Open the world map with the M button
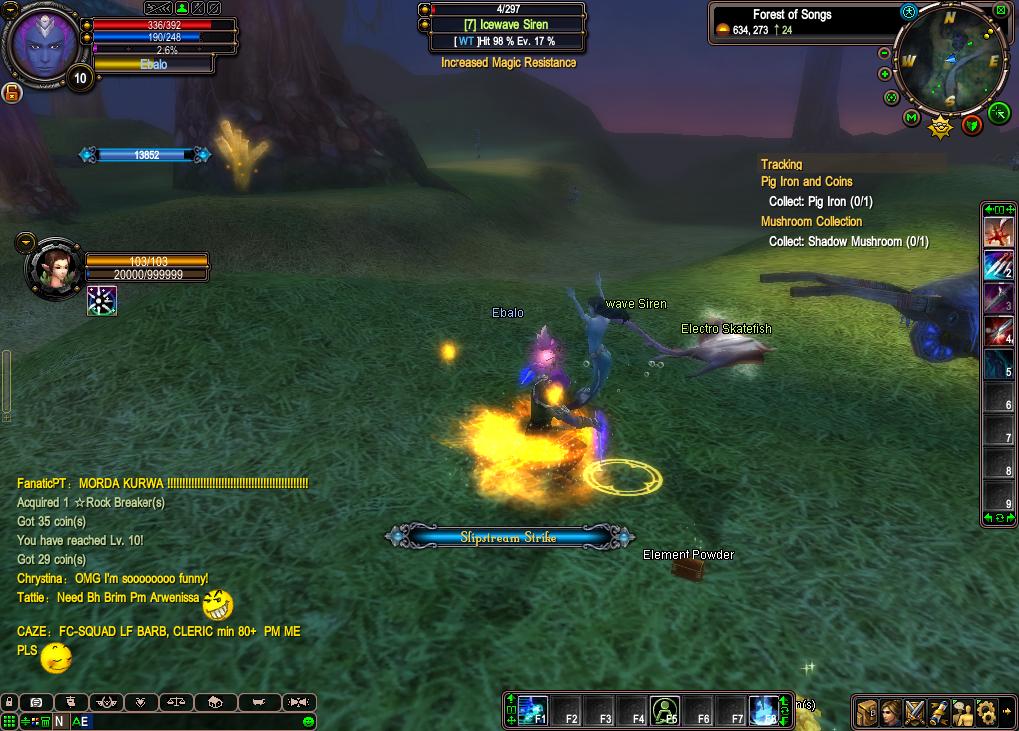Viewport: 1019px width, 731px height. pos(911,118)
